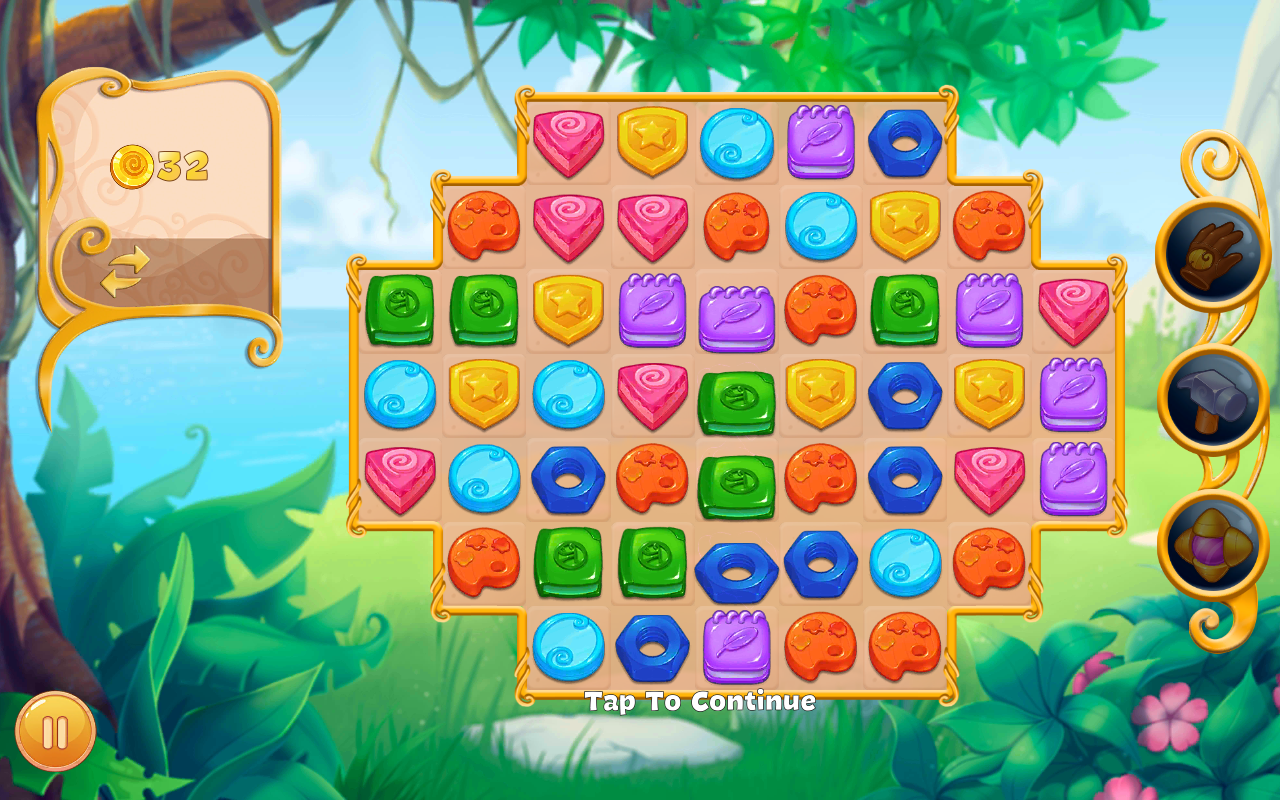Image resolution: width=1280 pixels, height=800 pixels.
Task: Activate the brown glove booster
Action: tap(1211, 250)
